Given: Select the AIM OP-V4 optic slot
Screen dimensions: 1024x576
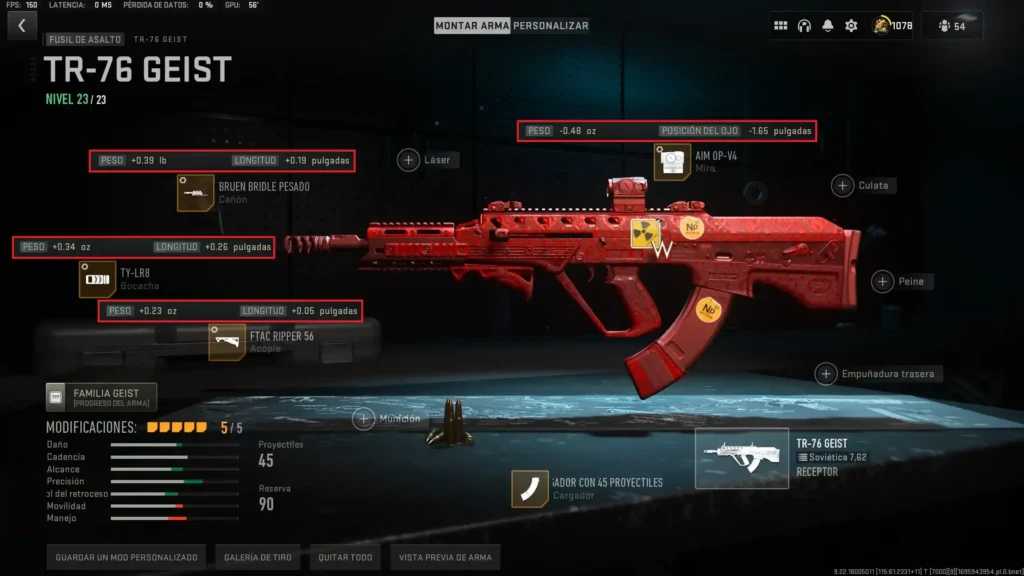Looking at the screenshot, I should point(672,162).
